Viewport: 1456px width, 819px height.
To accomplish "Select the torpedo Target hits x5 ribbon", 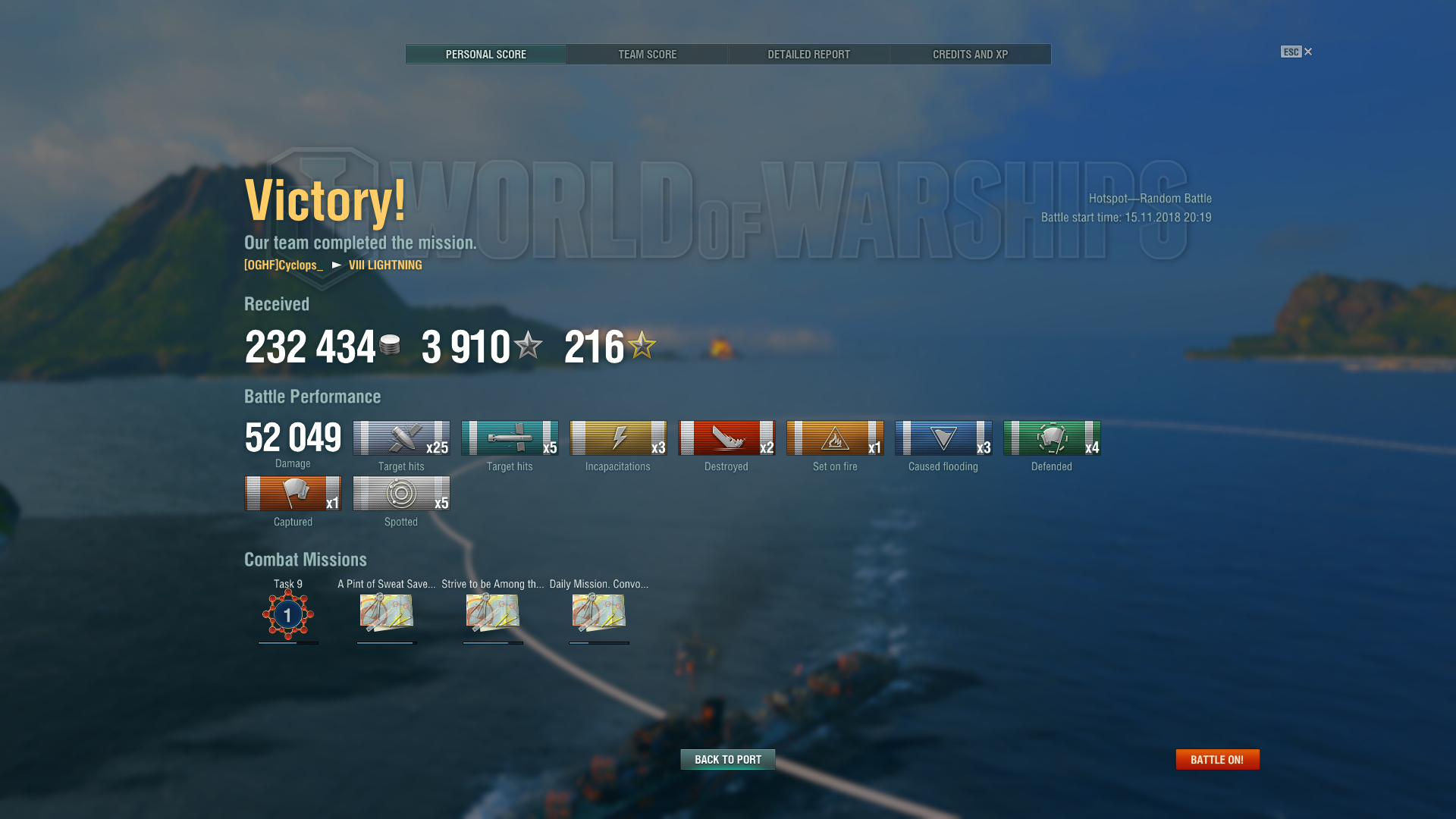I will tap(510, 438).
